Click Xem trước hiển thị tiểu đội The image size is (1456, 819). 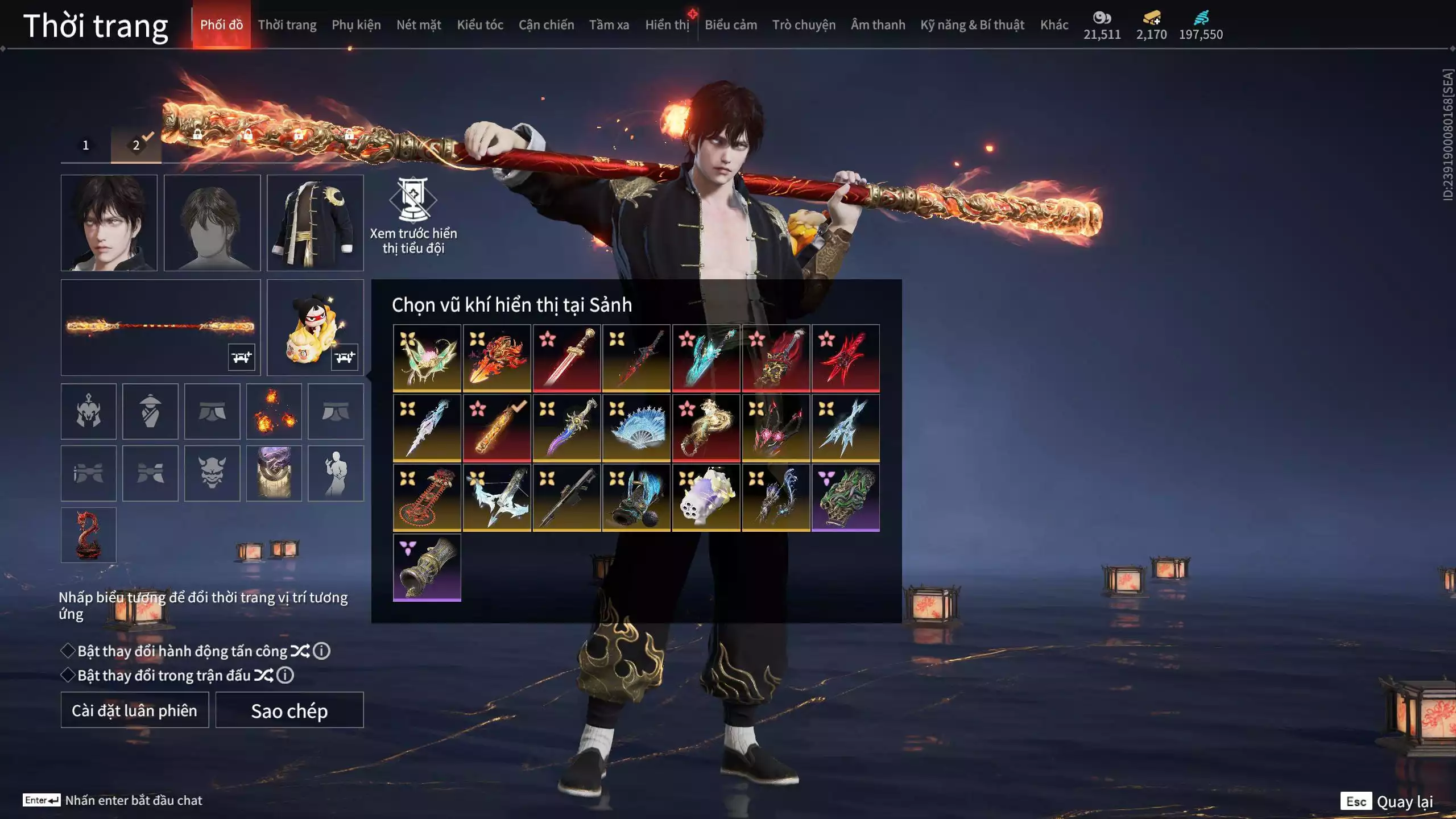click(x=413, y=216)
